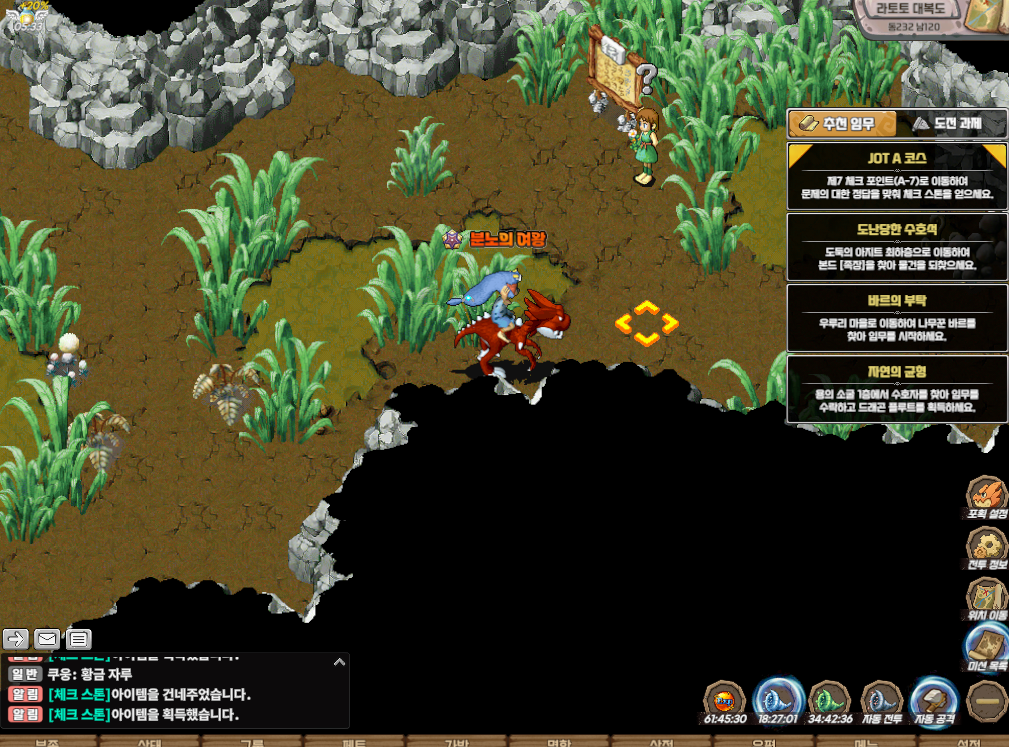Open the mail envelope button
Screen dimensions: 1009x747
tap(47, 638)
